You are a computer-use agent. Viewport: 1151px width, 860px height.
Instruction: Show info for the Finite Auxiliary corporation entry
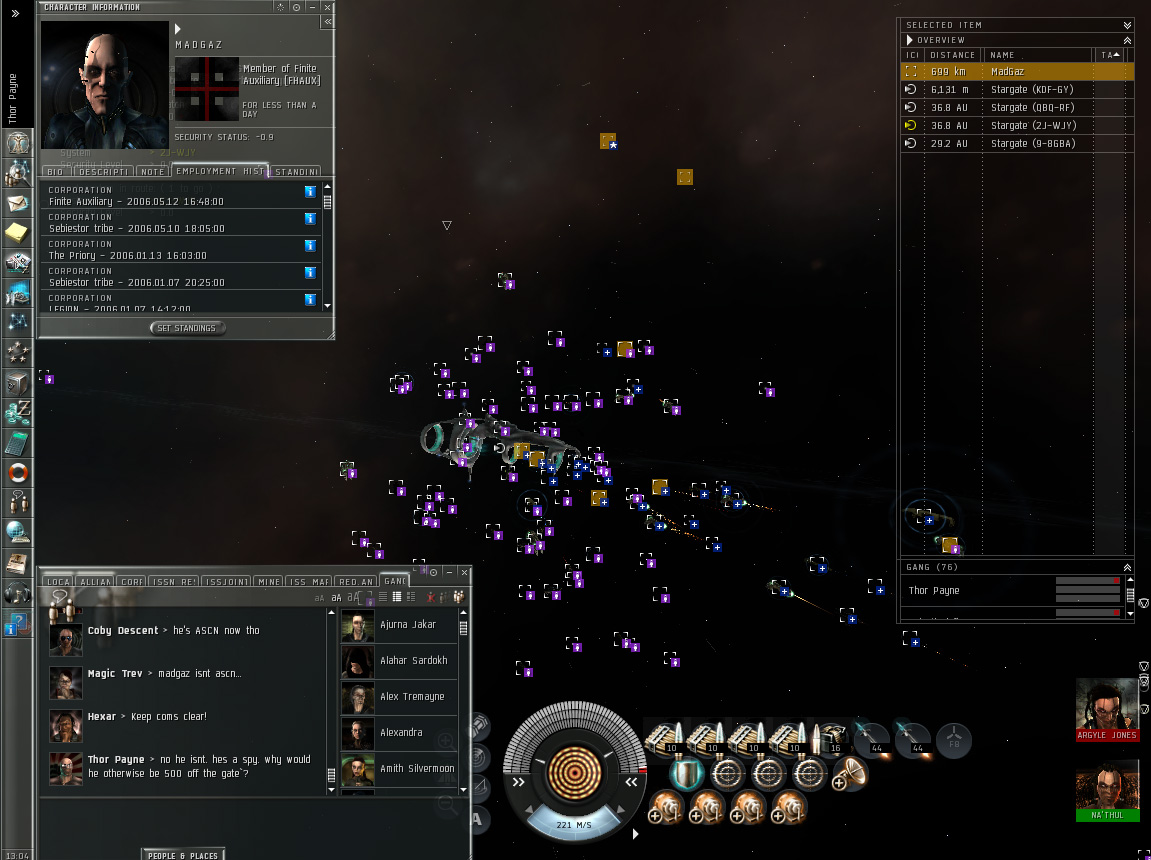coord(310,191)
